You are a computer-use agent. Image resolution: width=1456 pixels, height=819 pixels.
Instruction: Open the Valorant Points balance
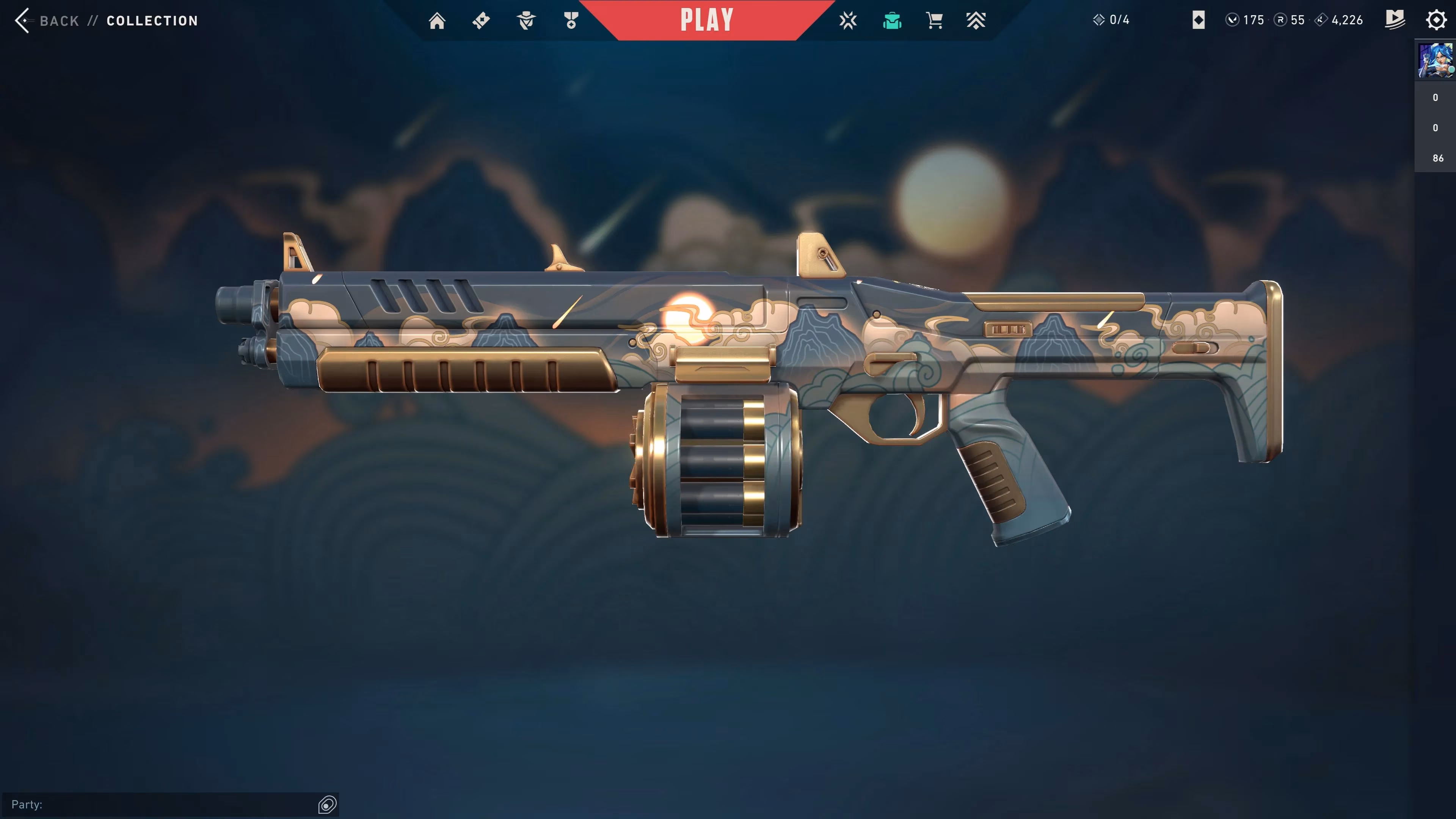pyautogui.click(x=1245, y=20)
